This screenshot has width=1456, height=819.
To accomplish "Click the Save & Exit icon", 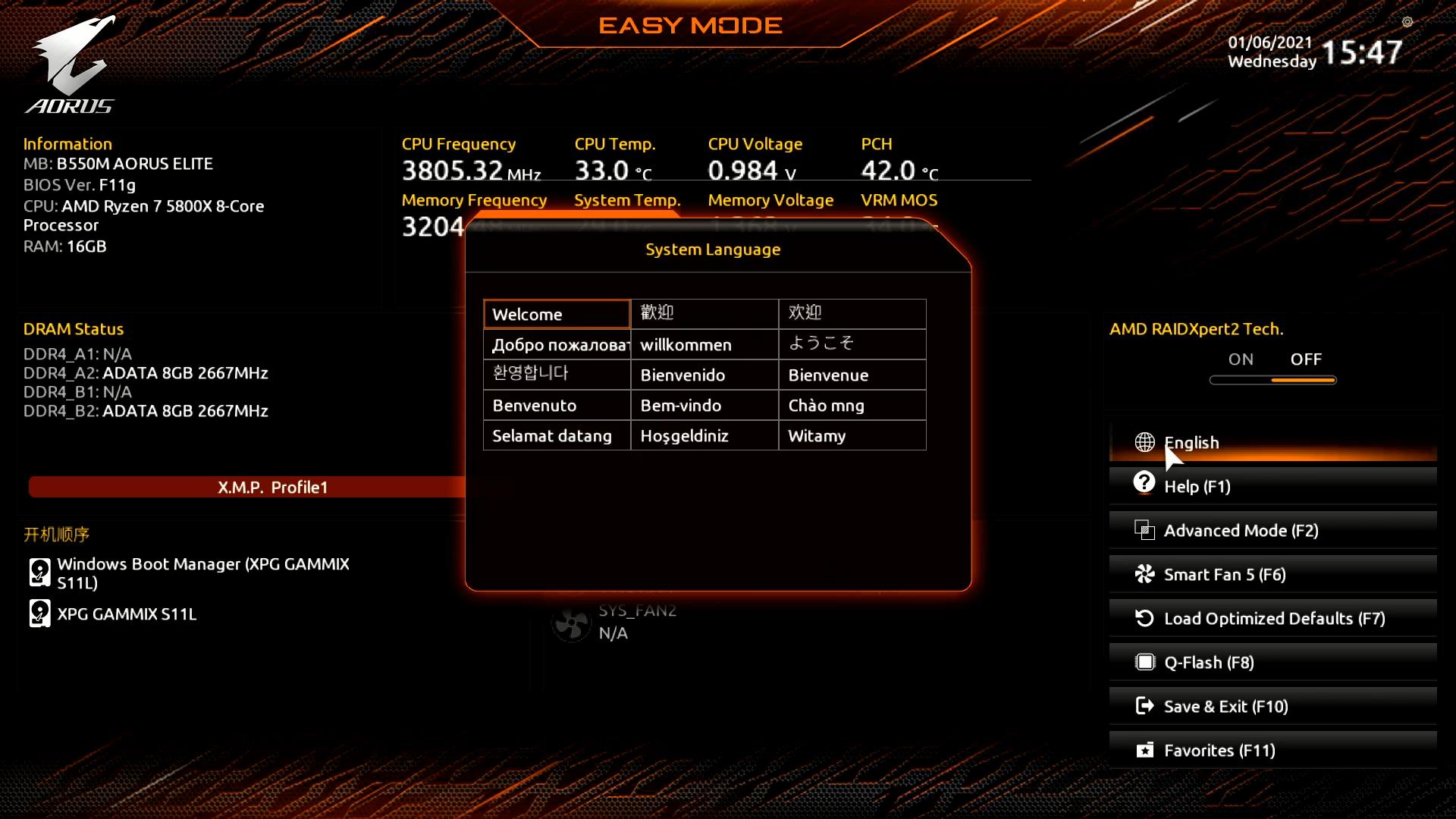I will (1144, 705).
